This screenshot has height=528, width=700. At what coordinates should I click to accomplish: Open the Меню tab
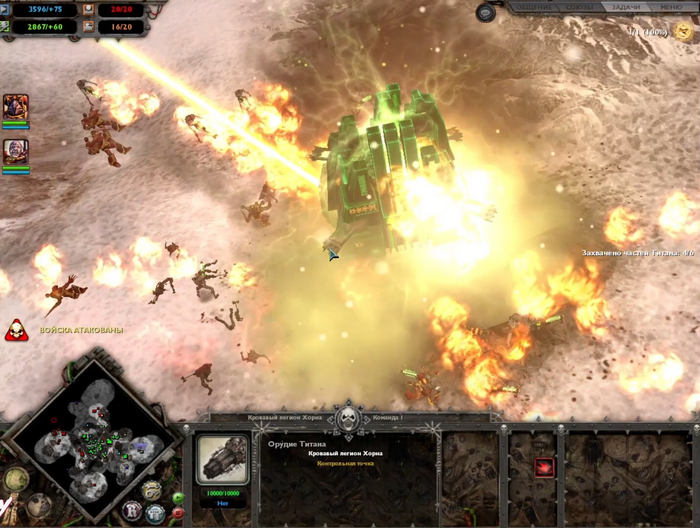[673, 7]
